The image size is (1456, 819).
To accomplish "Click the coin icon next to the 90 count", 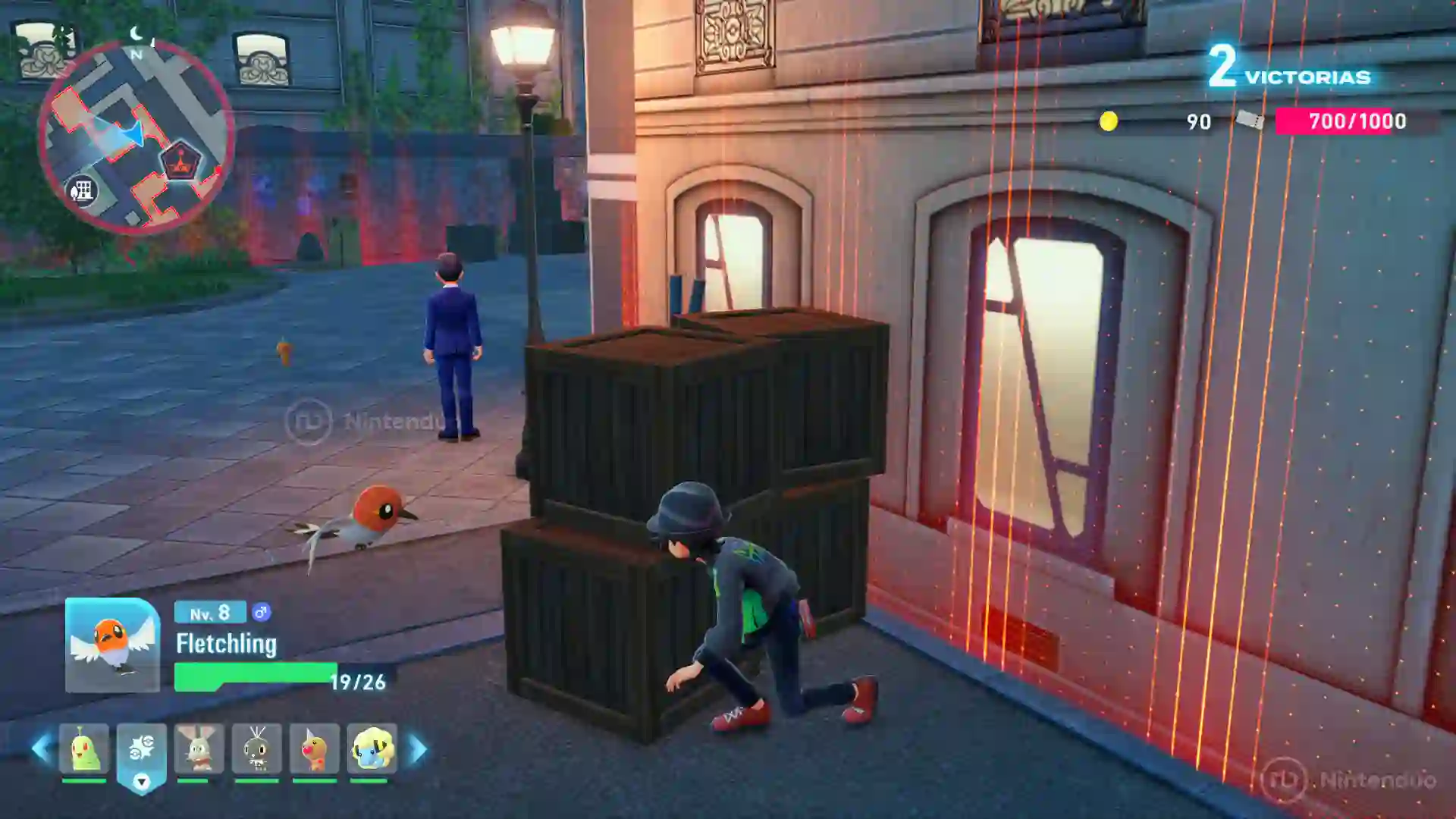I will click(x=1110, y=121).
